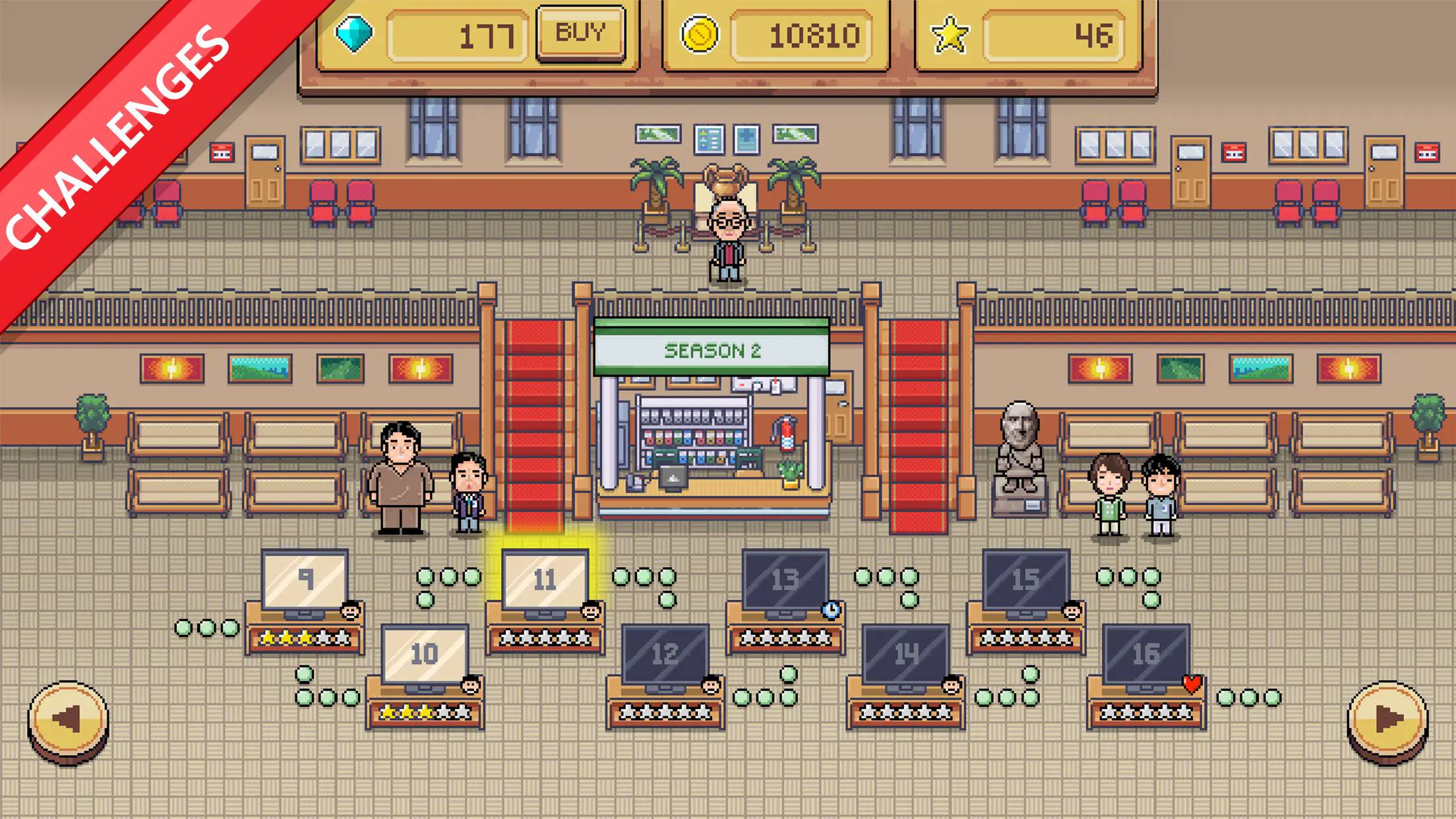
Task: Open level 10 challenge
Action: [x=425, y=655]
